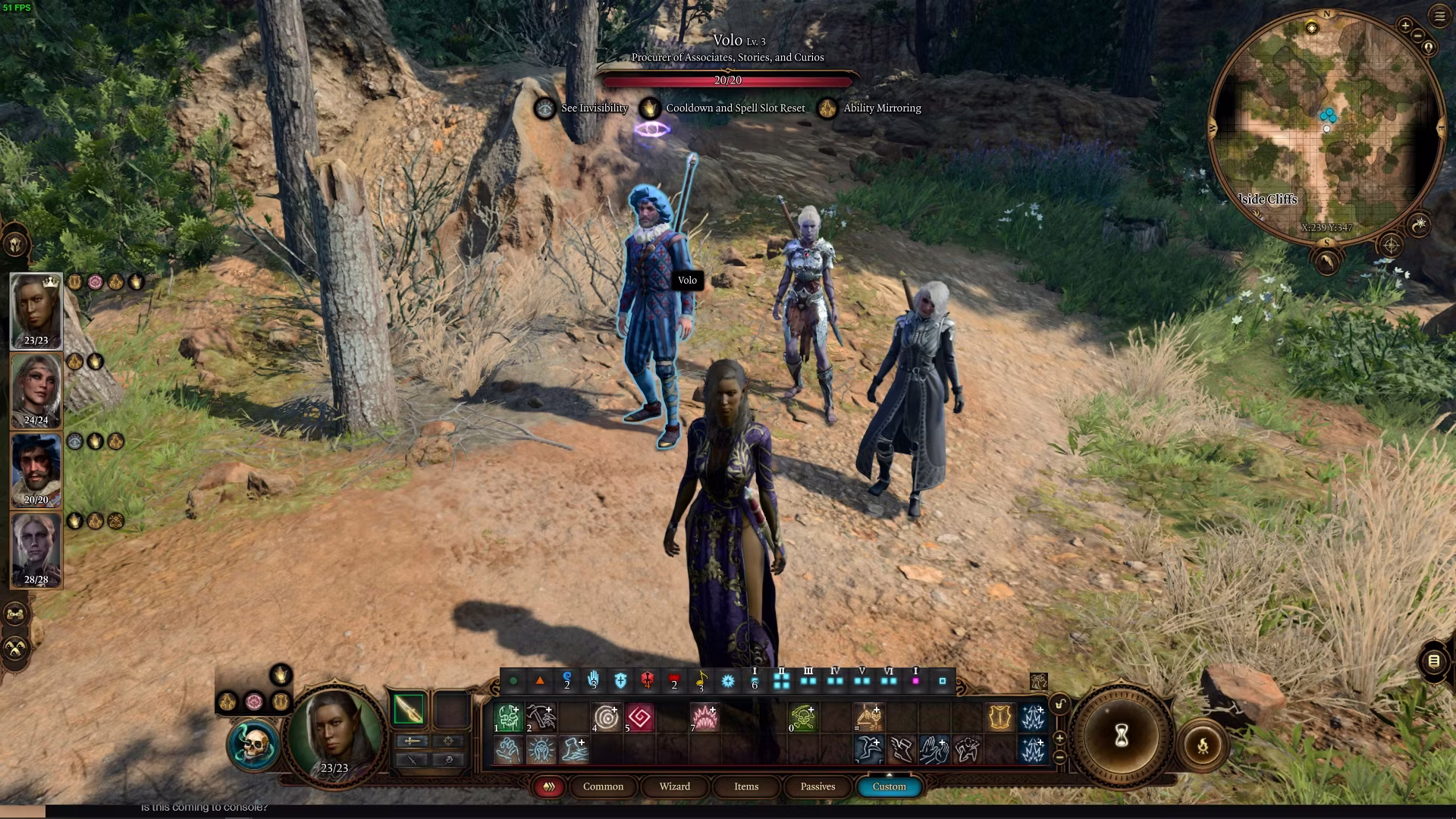The width and height of the screenshot is (1456, 819).
Task: Choose the blonde companion portrait with 24/24 HP
Action: point(36,388)
